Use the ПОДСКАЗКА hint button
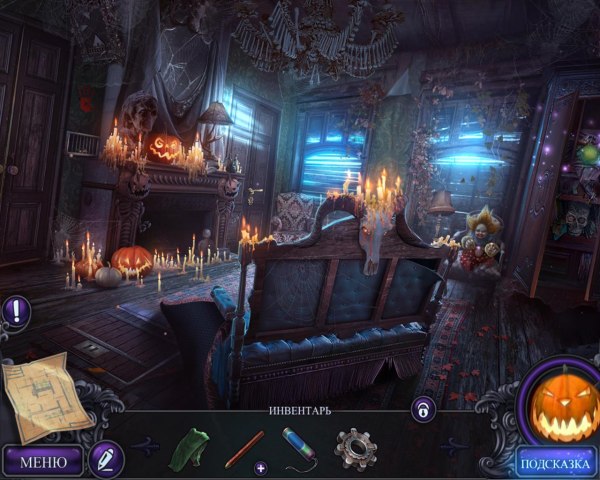The width and height of the screenshot is (600, 480). pyautogui.click(x=556, y=462)
